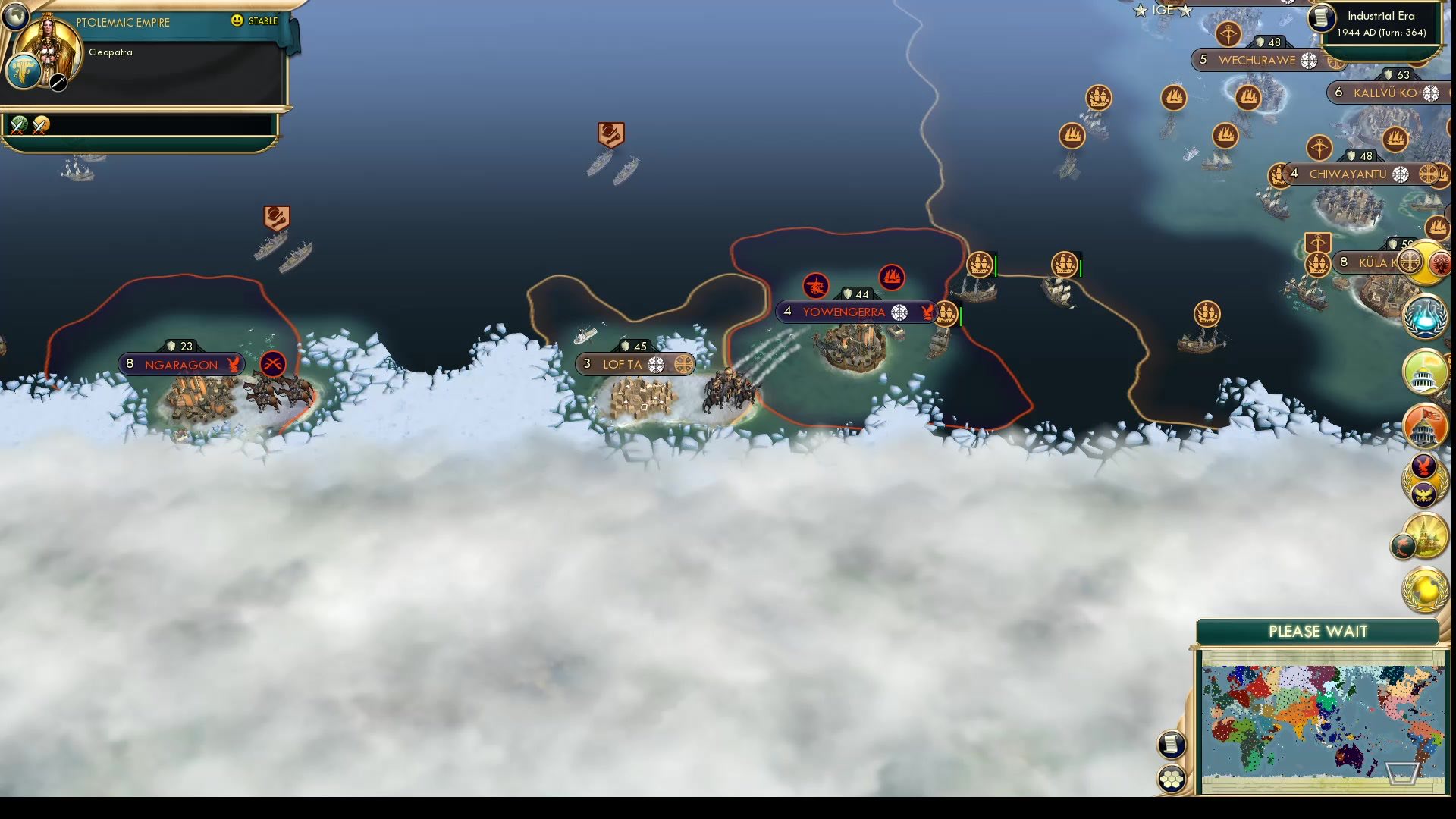
Task: Click the red crossed-swords icon beside Ngaragon
Action: click(x=271, y=364)
